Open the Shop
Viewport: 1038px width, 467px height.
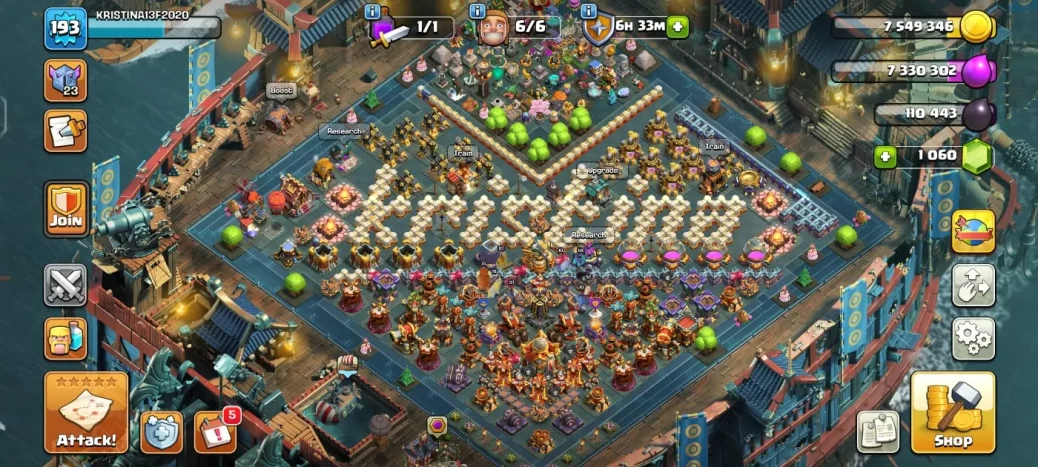click(952, 412)
